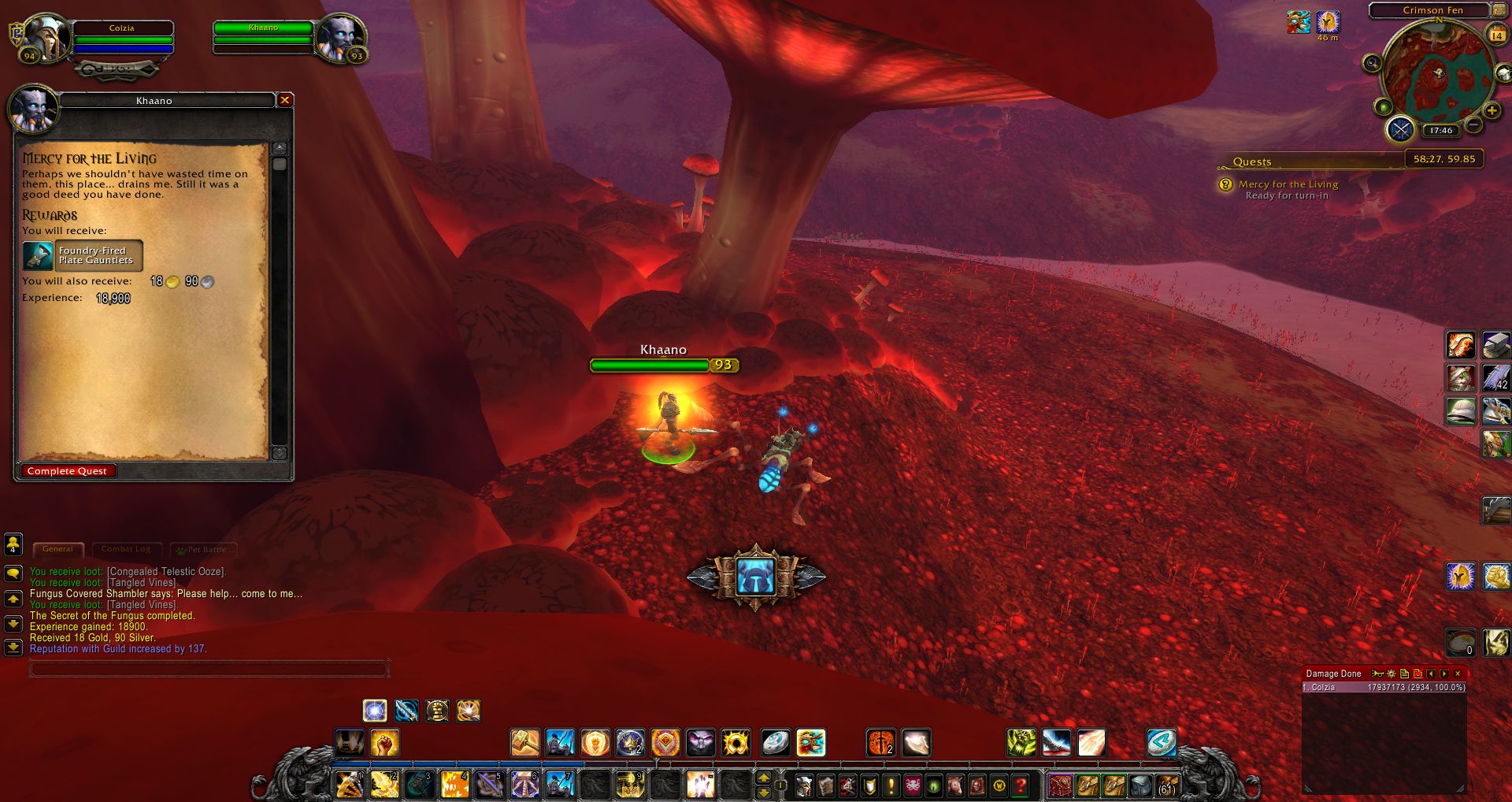
Task: Open the Damage Done meter gear settings
Action: point(1392,674)
